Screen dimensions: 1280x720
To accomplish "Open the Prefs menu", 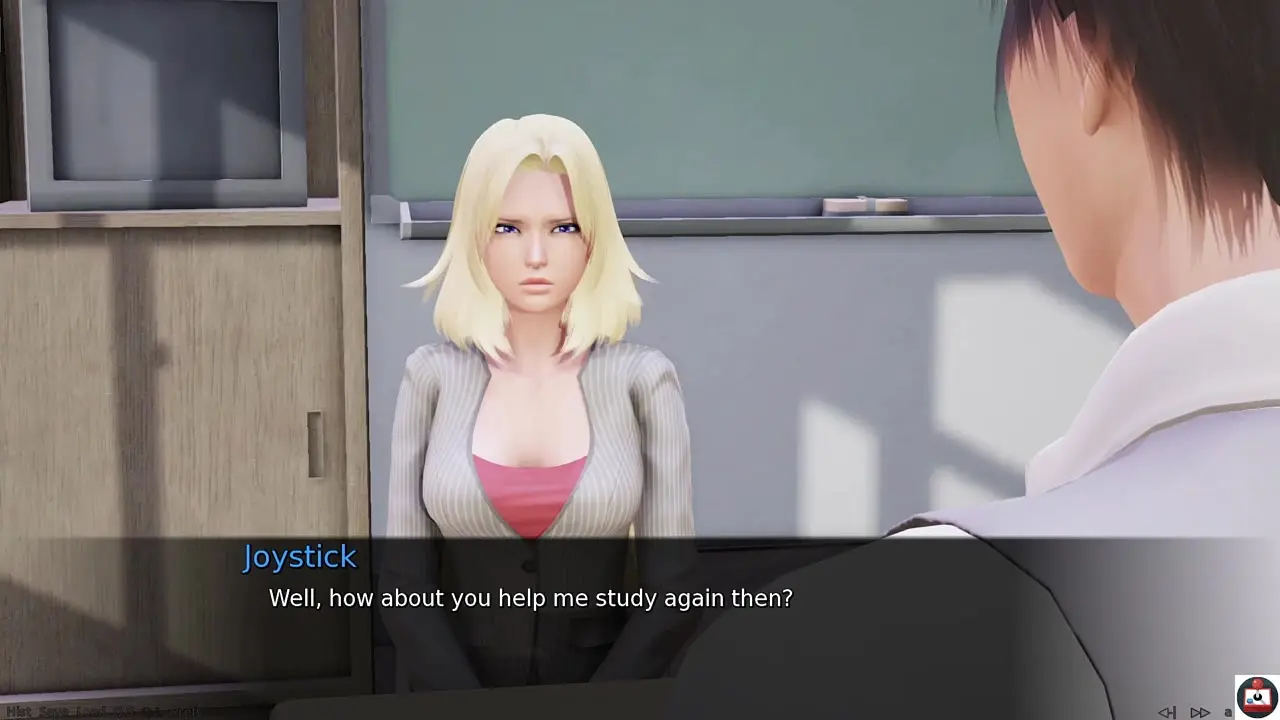I will pos(185,712).
